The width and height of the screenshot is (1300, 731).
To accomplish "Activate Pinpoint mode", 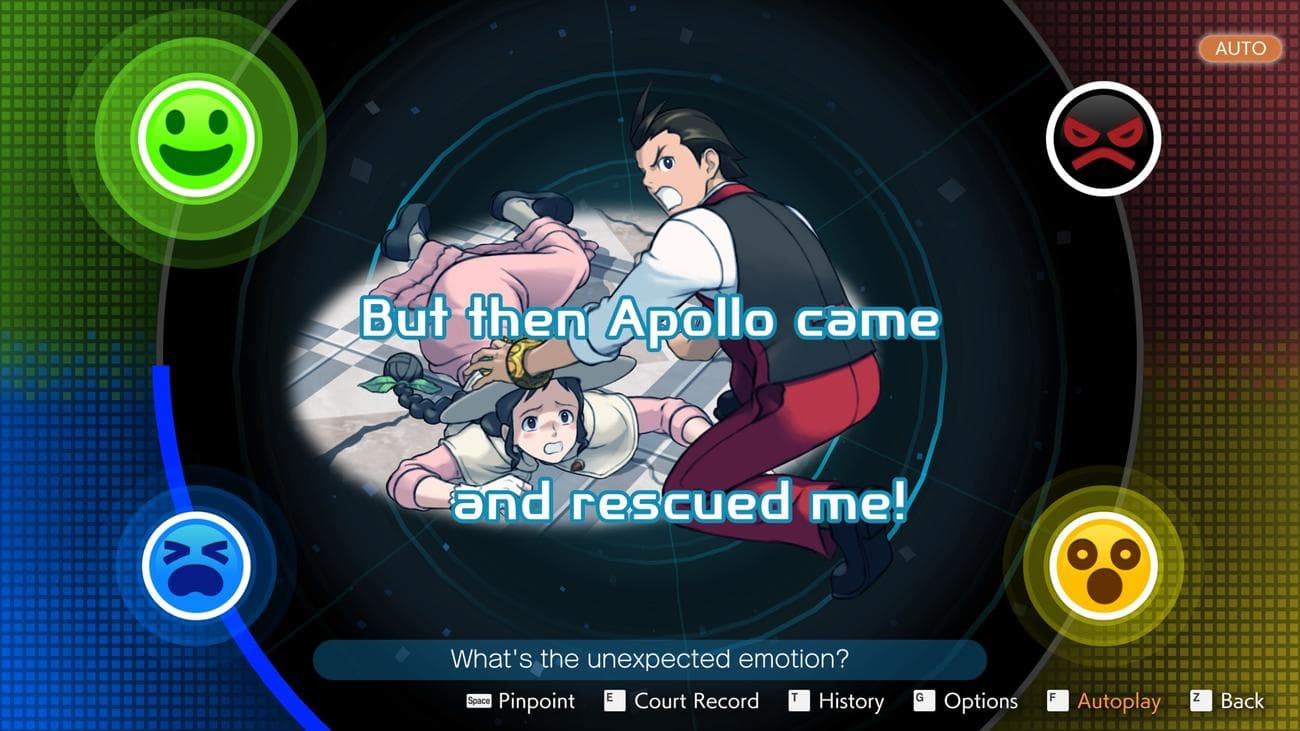I will [x=535, y=701].
